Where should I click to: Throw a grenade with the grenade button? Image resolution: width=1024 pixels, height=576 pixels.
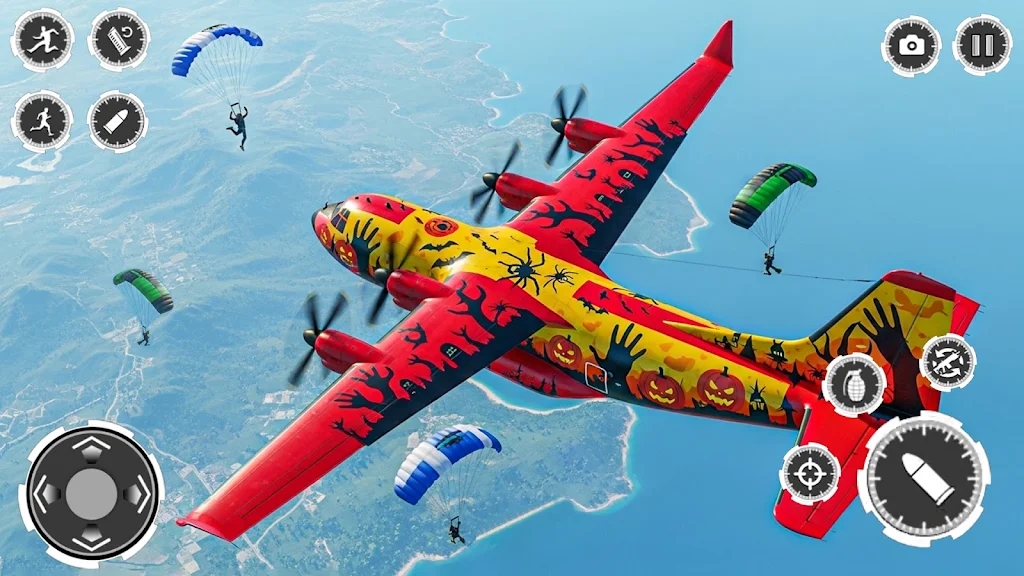(854, 384)
